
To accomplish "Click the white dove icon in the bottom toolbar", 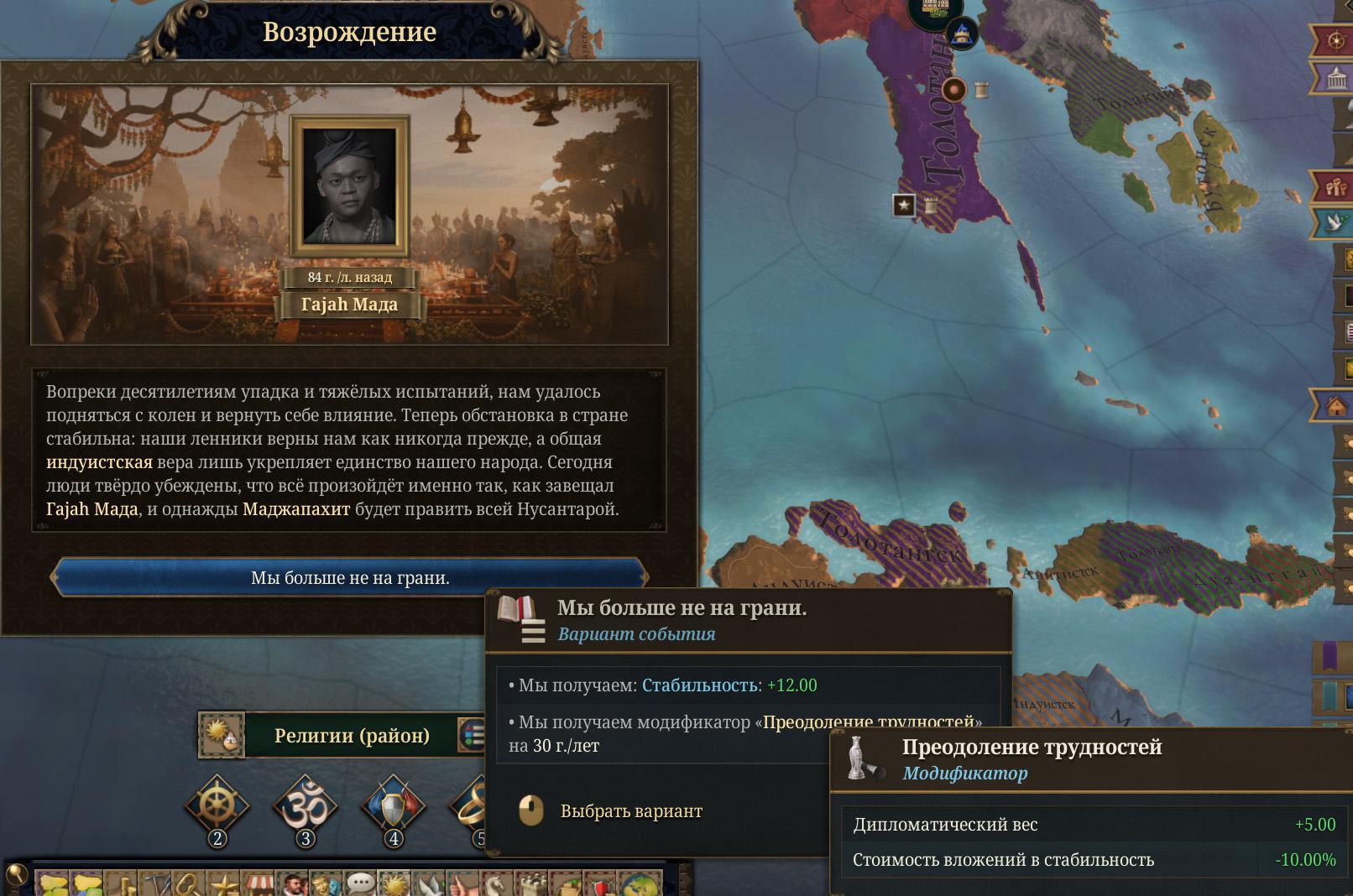I will pos(429,884).
